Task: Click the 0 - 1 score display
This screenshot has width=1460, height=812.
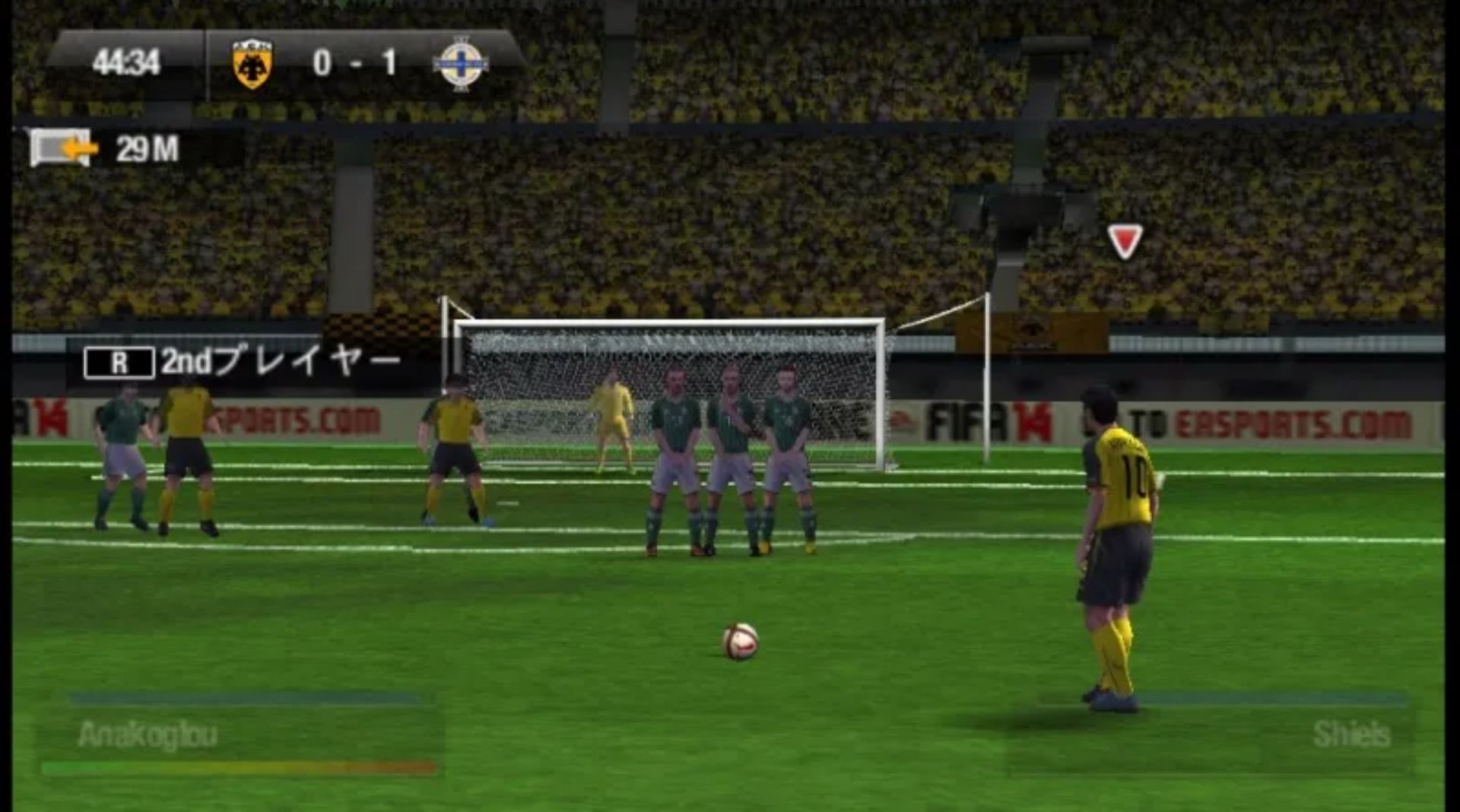Action: click(354, 61)
